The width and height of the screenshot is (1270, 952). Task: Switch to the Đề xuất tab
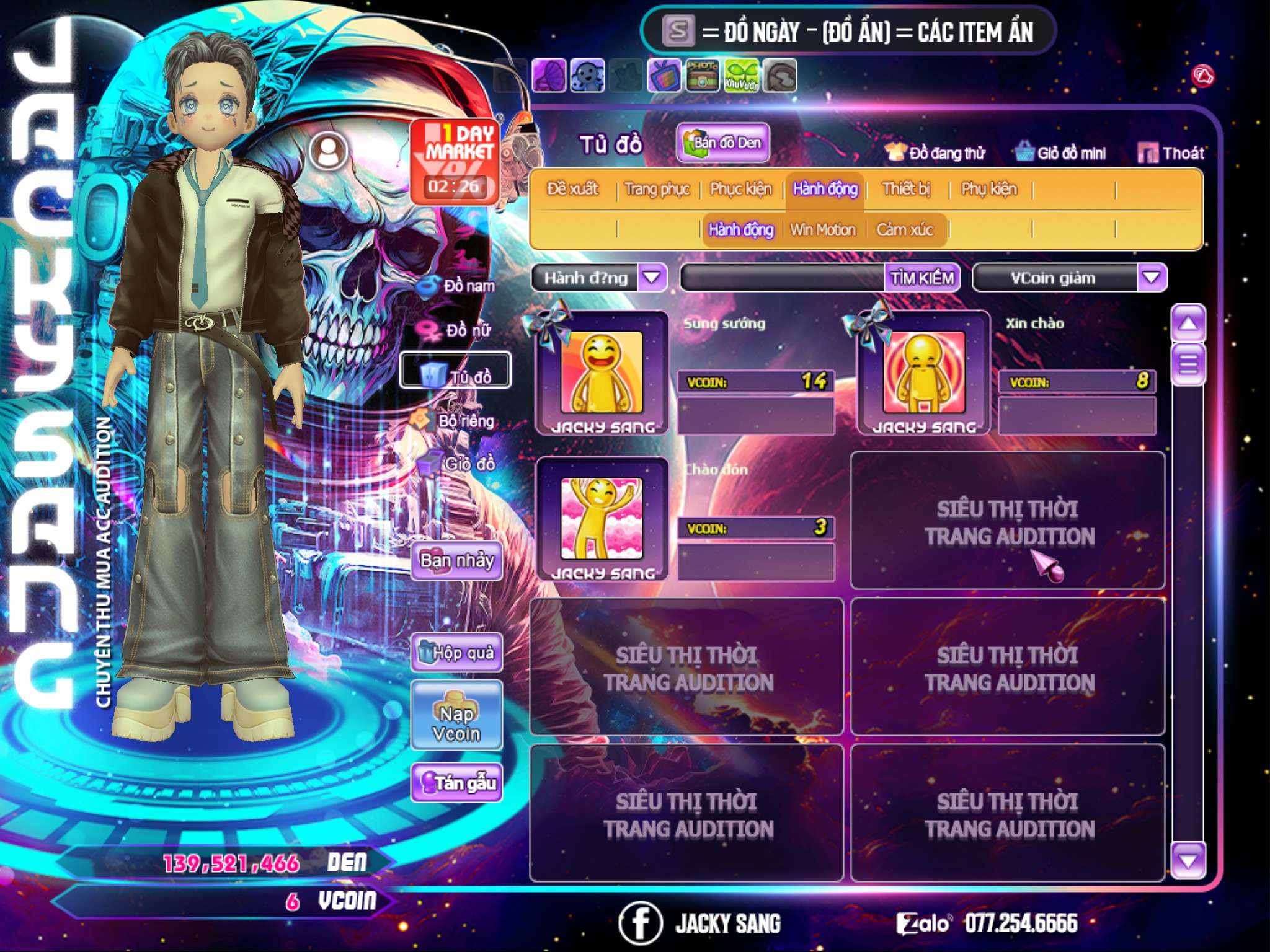[x=572, y=189]
